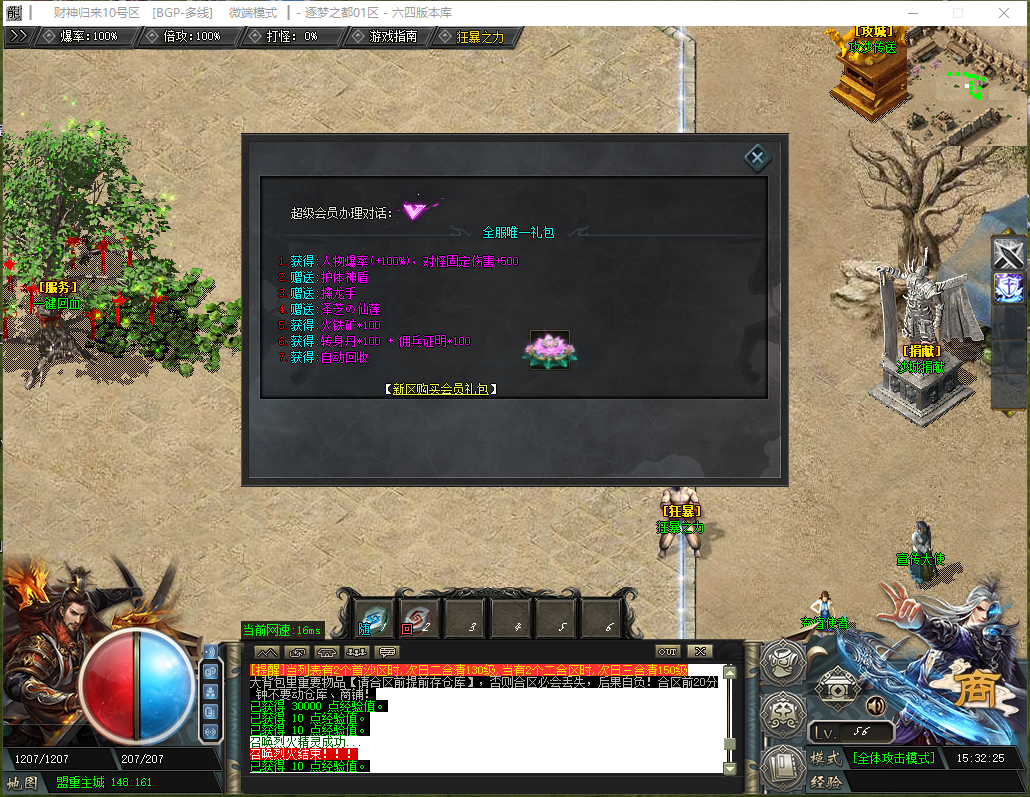This screenshot has height=797, width=1030.
Task: Select the pink lotus item icon
Action: coord(549,350)
